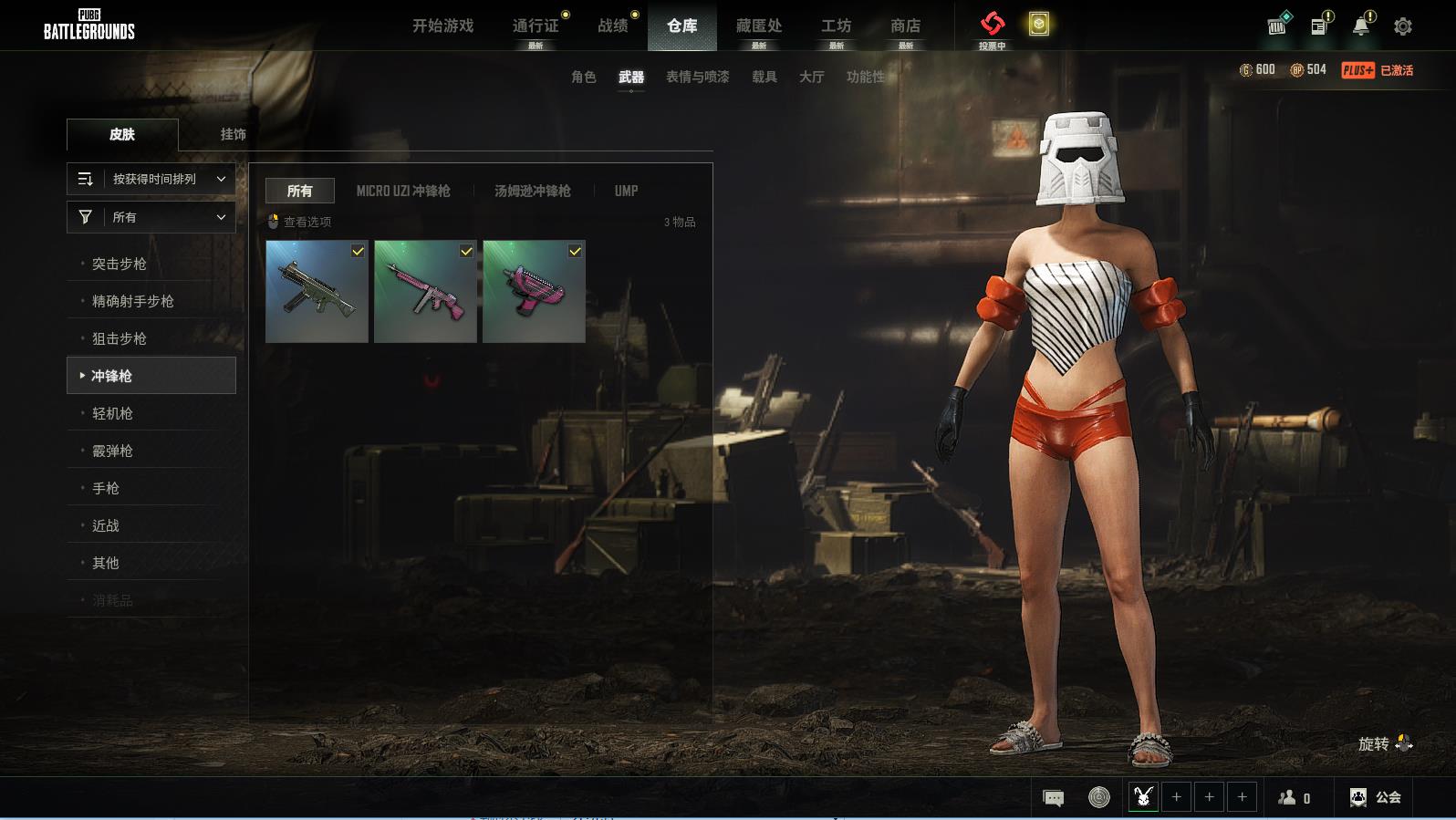The image size is (1456, 820).
Task: Go to the 通行证 pass page
Action: pyautogui.click(x=536, y=26)
